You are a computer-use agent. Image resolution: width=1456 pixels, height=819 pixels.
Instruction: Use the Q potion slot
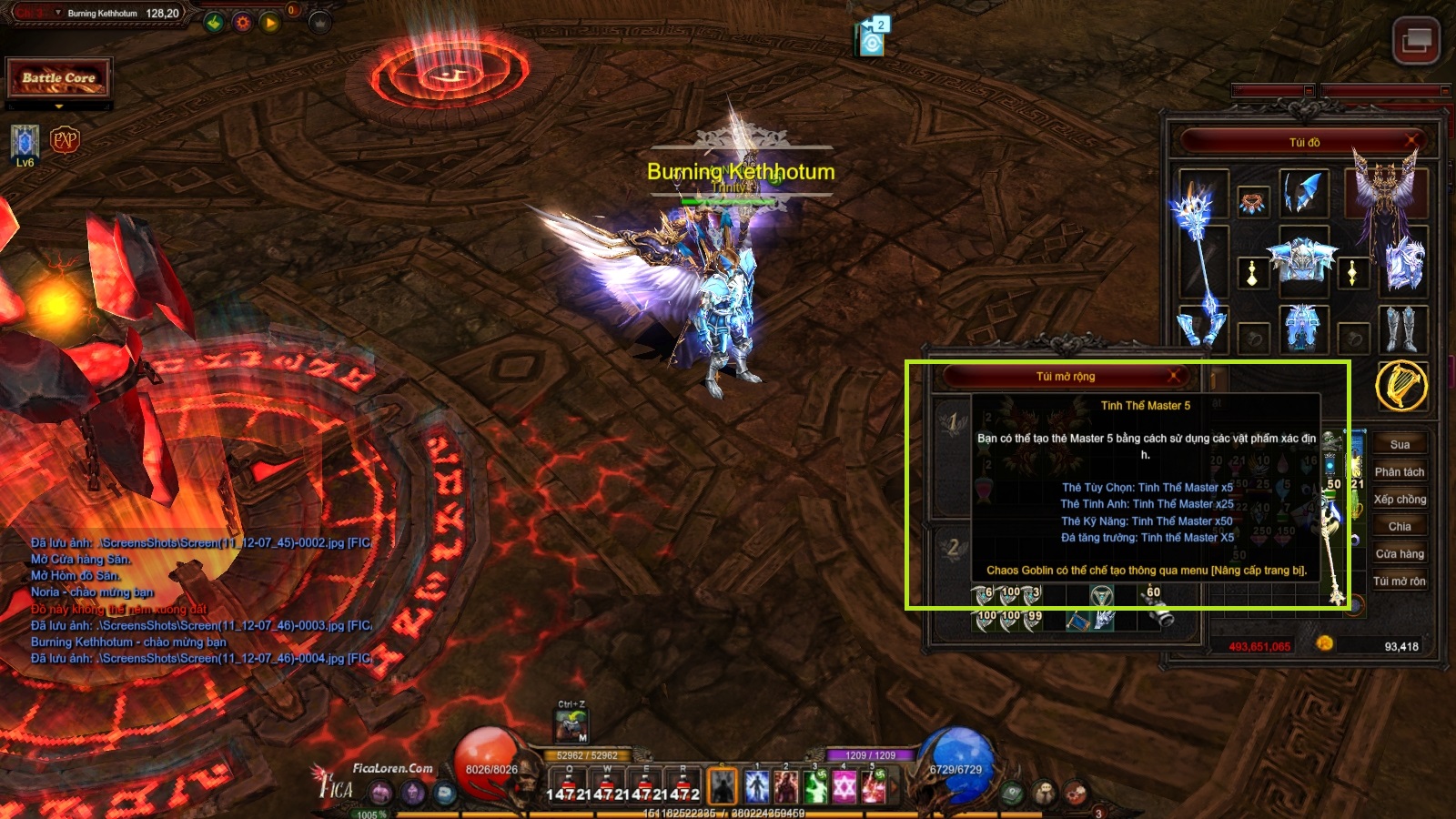[570, 784]
